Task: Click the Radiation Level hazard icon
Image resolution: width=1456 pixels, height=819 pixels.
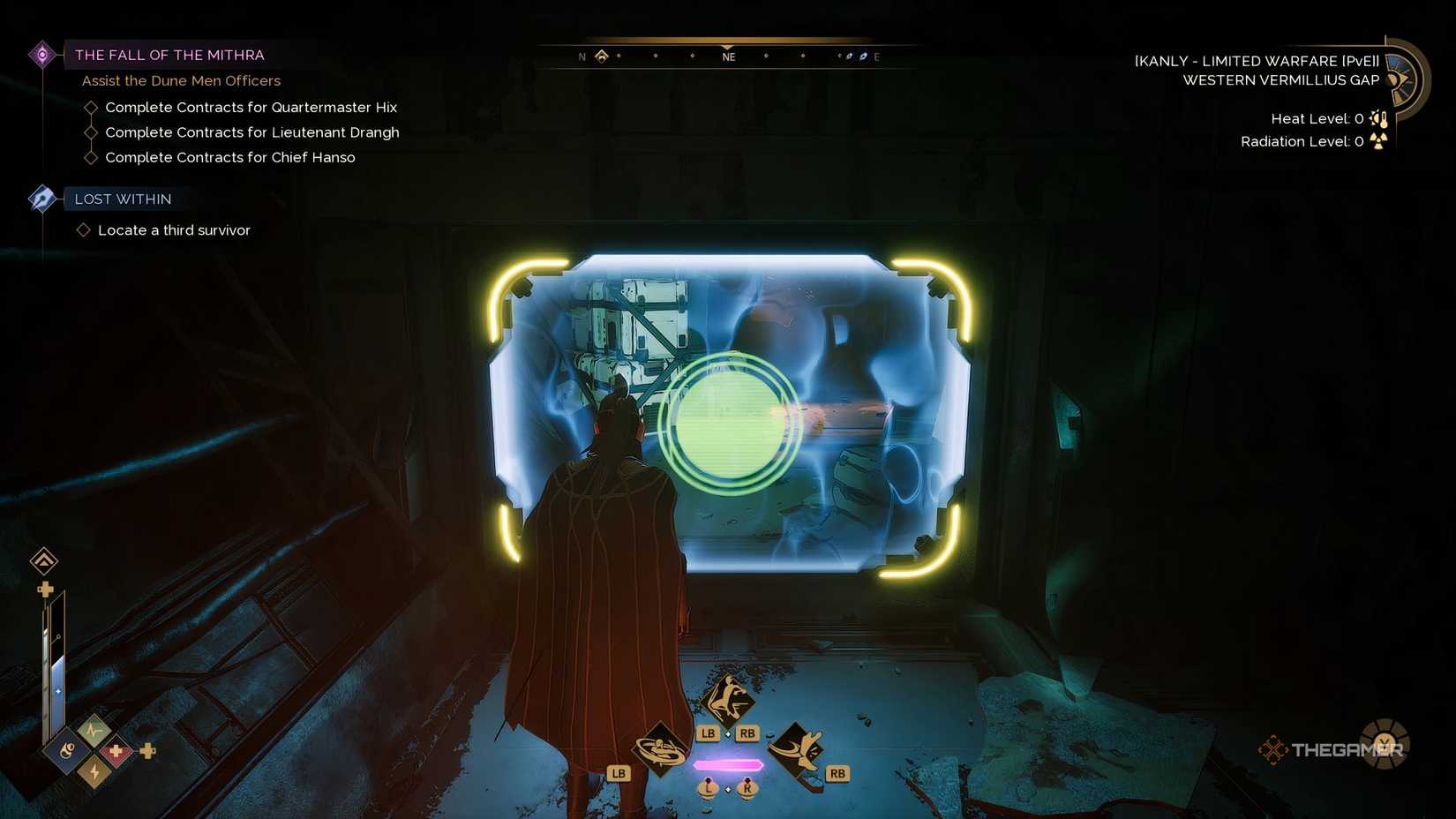Action: pos(1378,140)
